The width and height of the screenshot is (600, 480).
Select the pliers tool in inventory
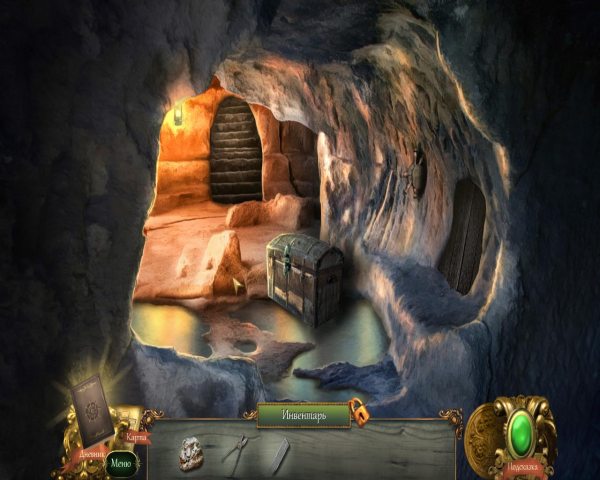(x=237, y=451)
